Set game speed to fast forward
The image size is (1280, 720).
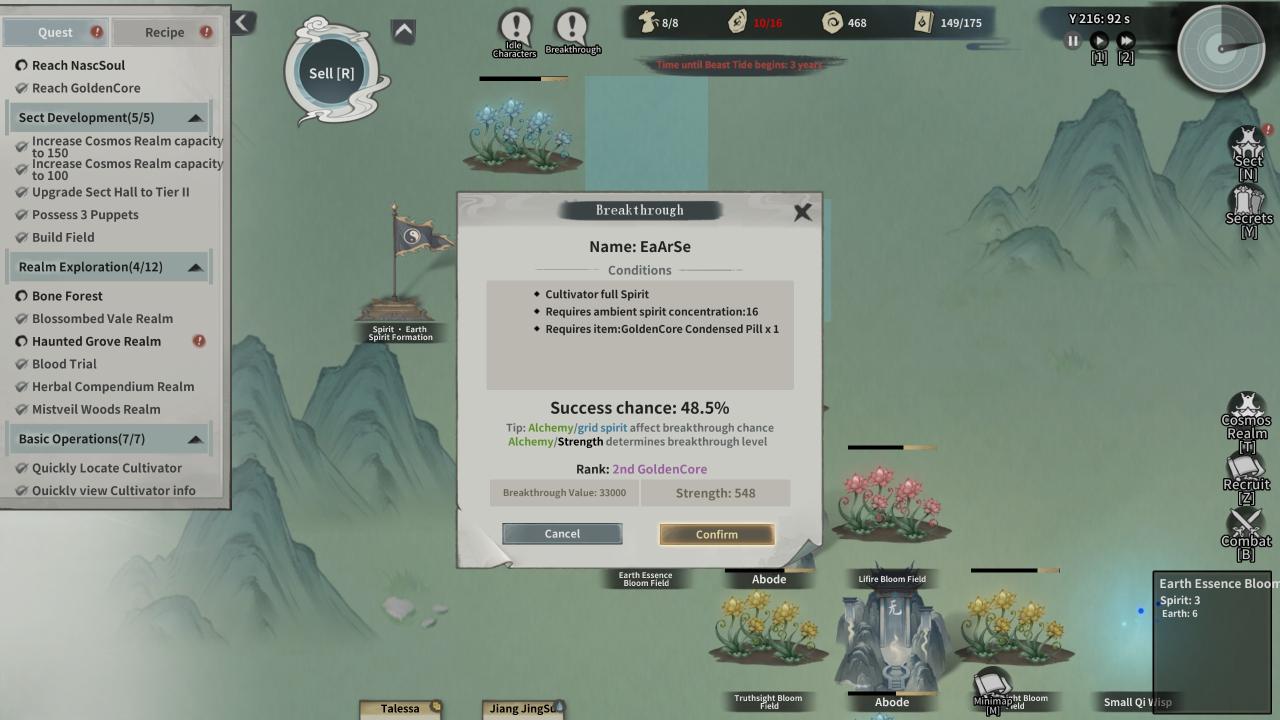(1126, 41)
